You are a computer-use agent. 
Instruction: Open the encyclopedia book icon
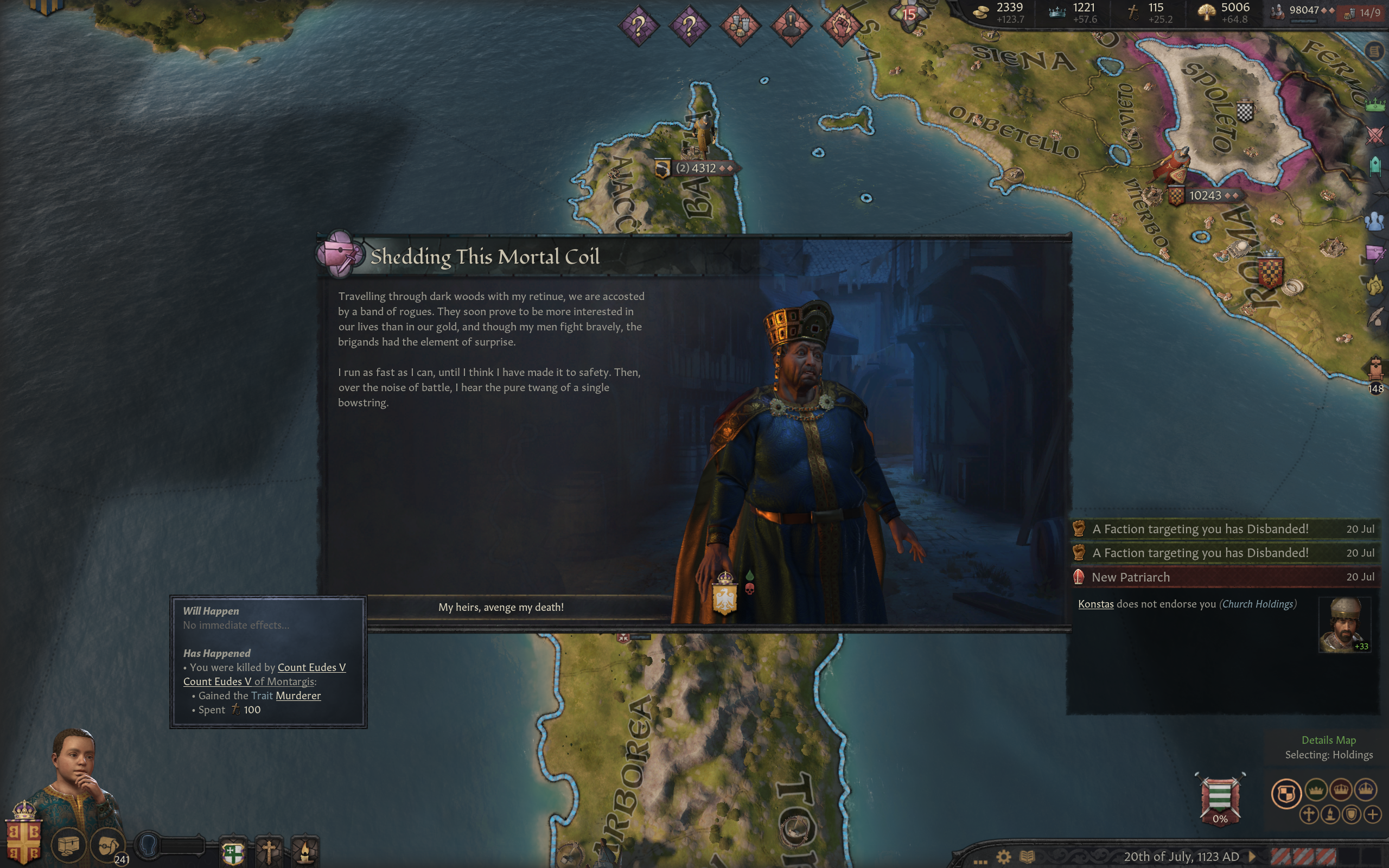tap(1027, 857)
